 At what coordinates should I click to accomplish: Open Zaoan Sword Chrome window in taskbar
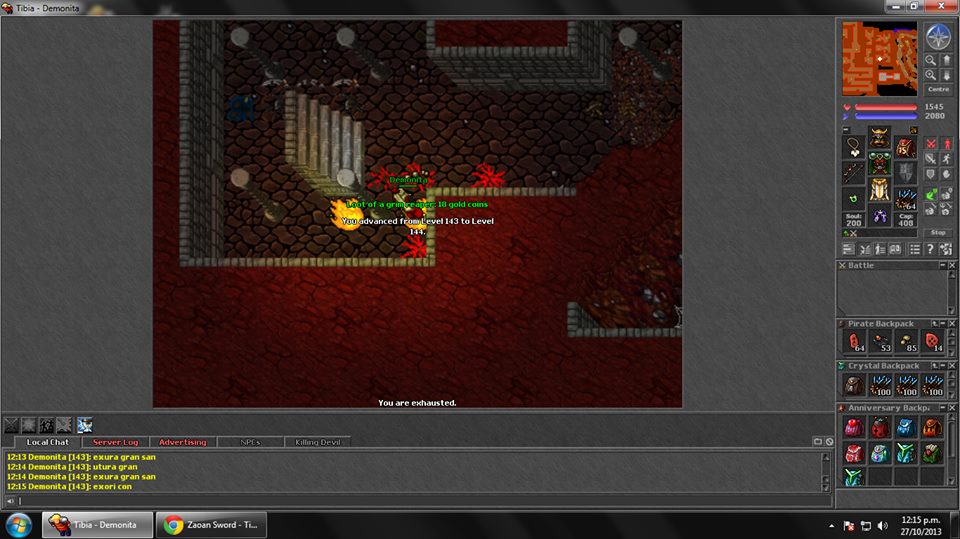tap(219, 524)
